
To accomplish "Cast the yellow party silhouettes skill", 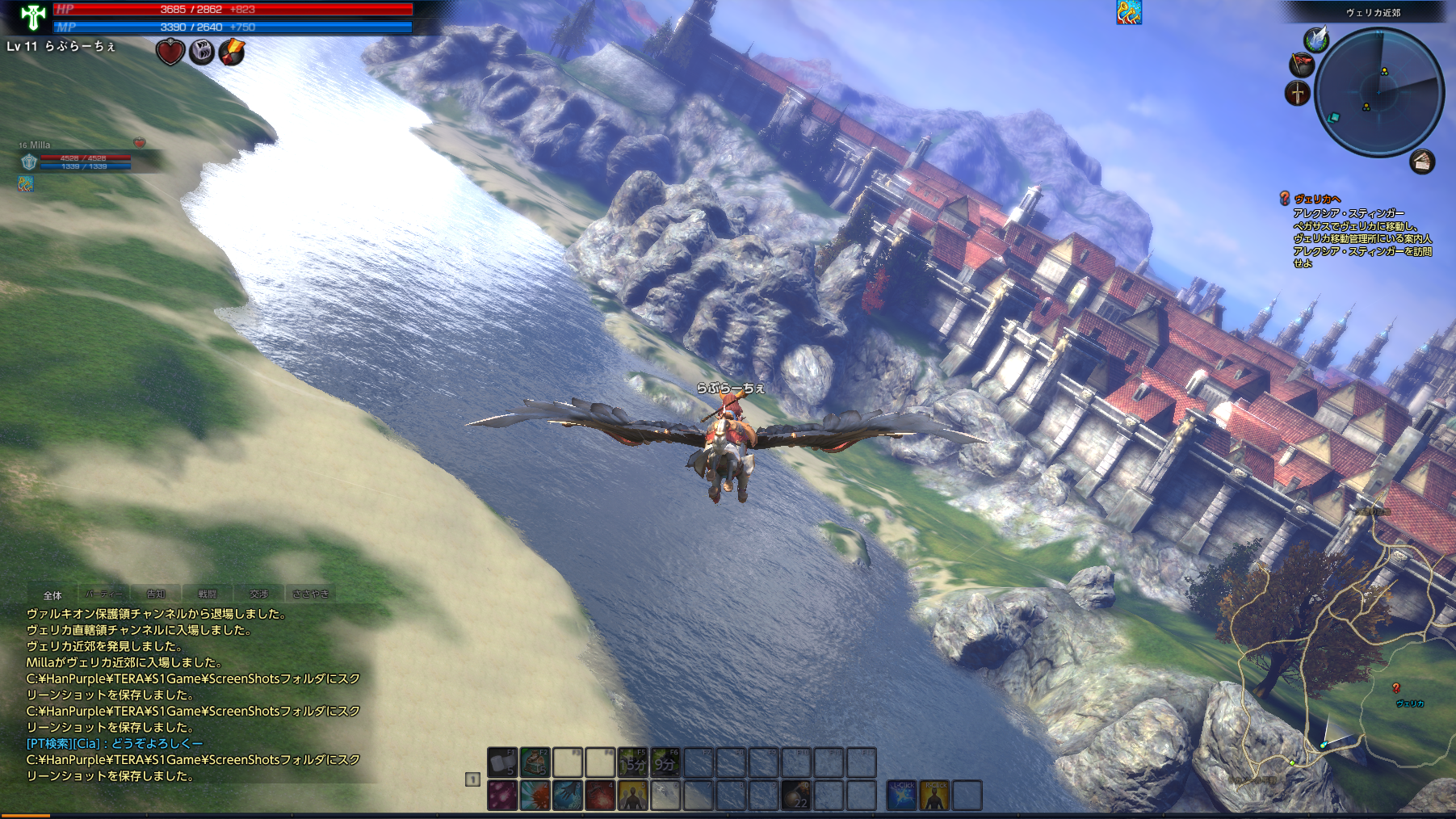I will click(633, 796).
